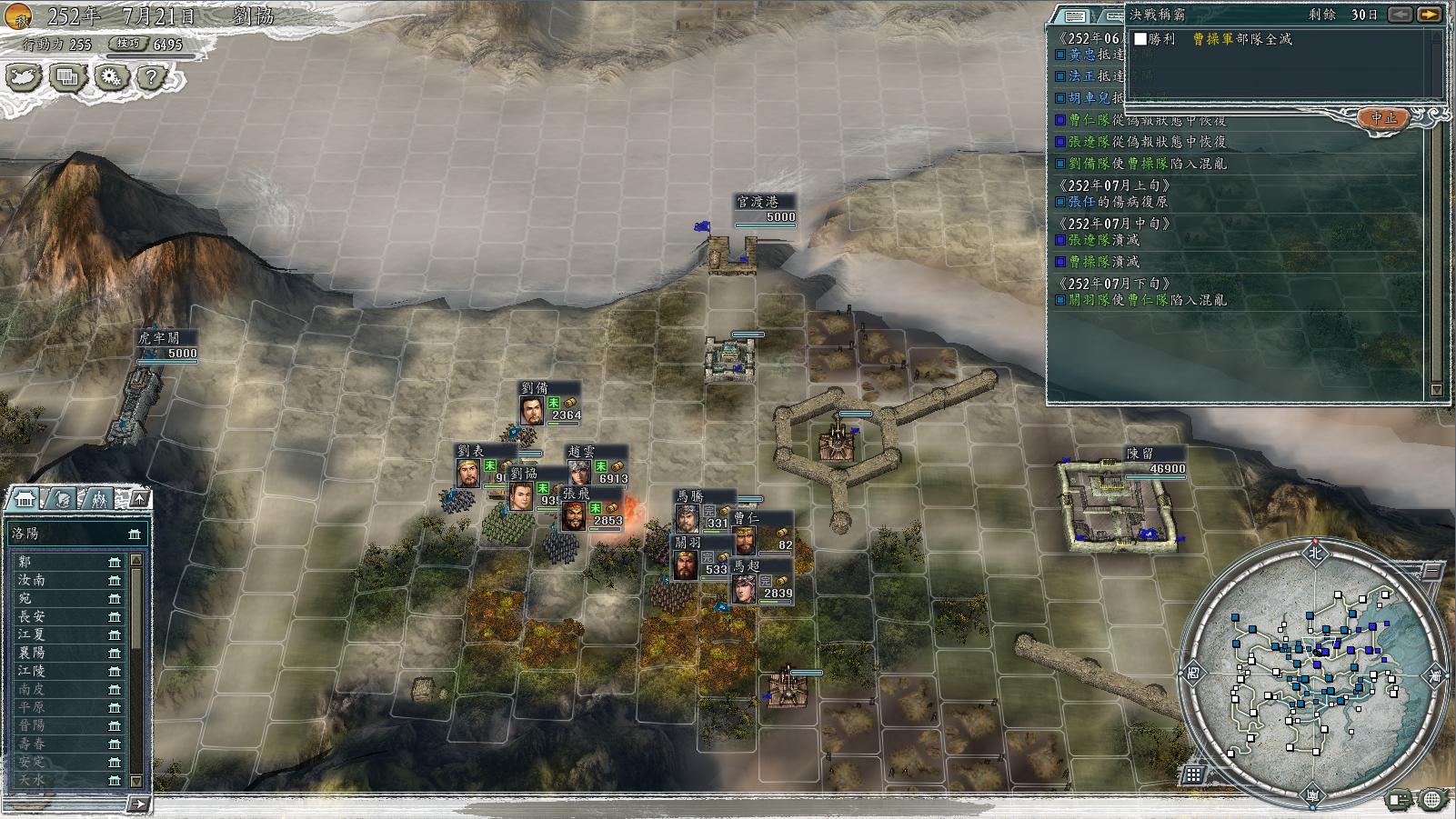Select the facilities building tab in city panel

click(25, 498)
